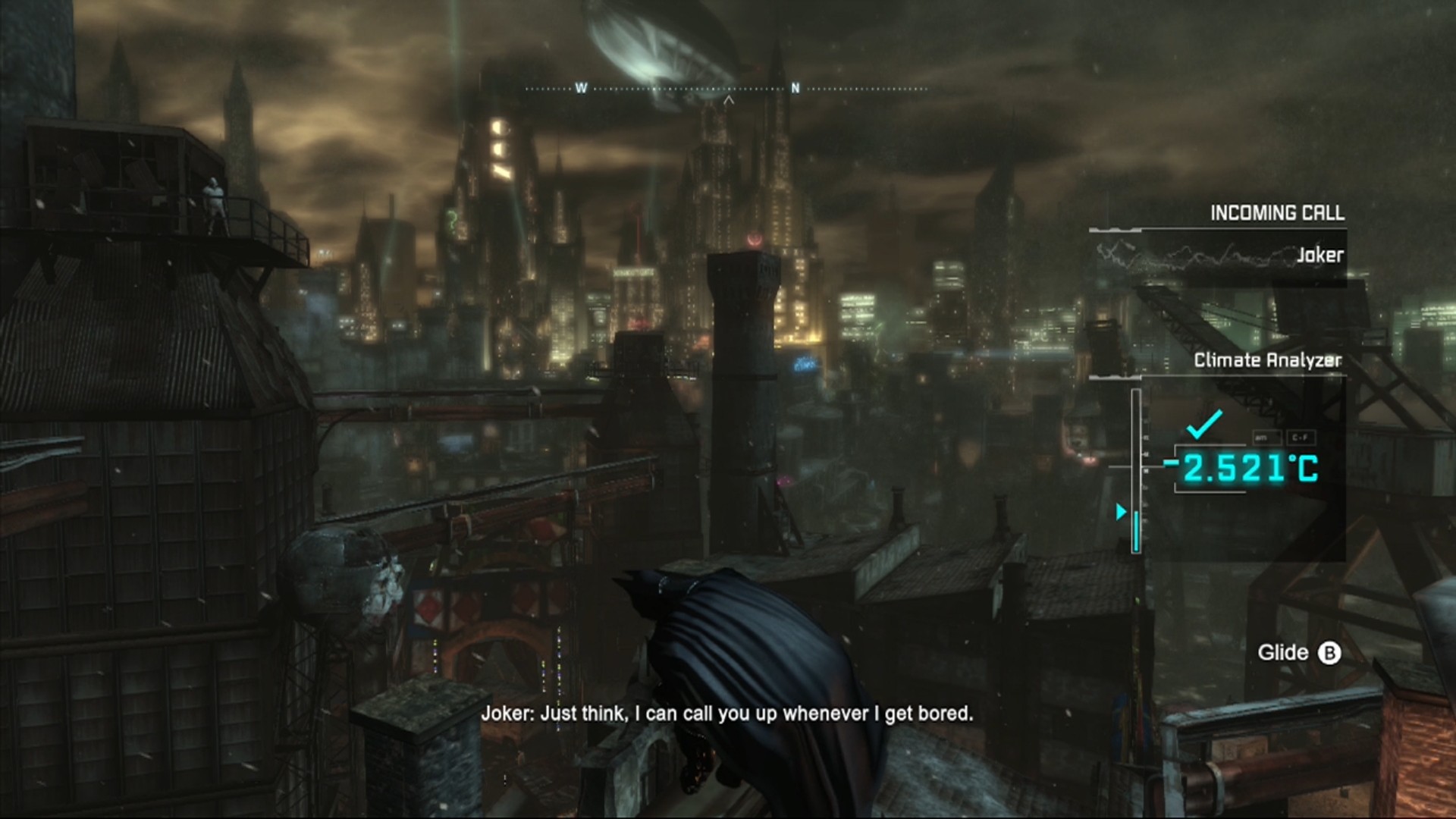Click the compass strip's N marker

(795, 89)
